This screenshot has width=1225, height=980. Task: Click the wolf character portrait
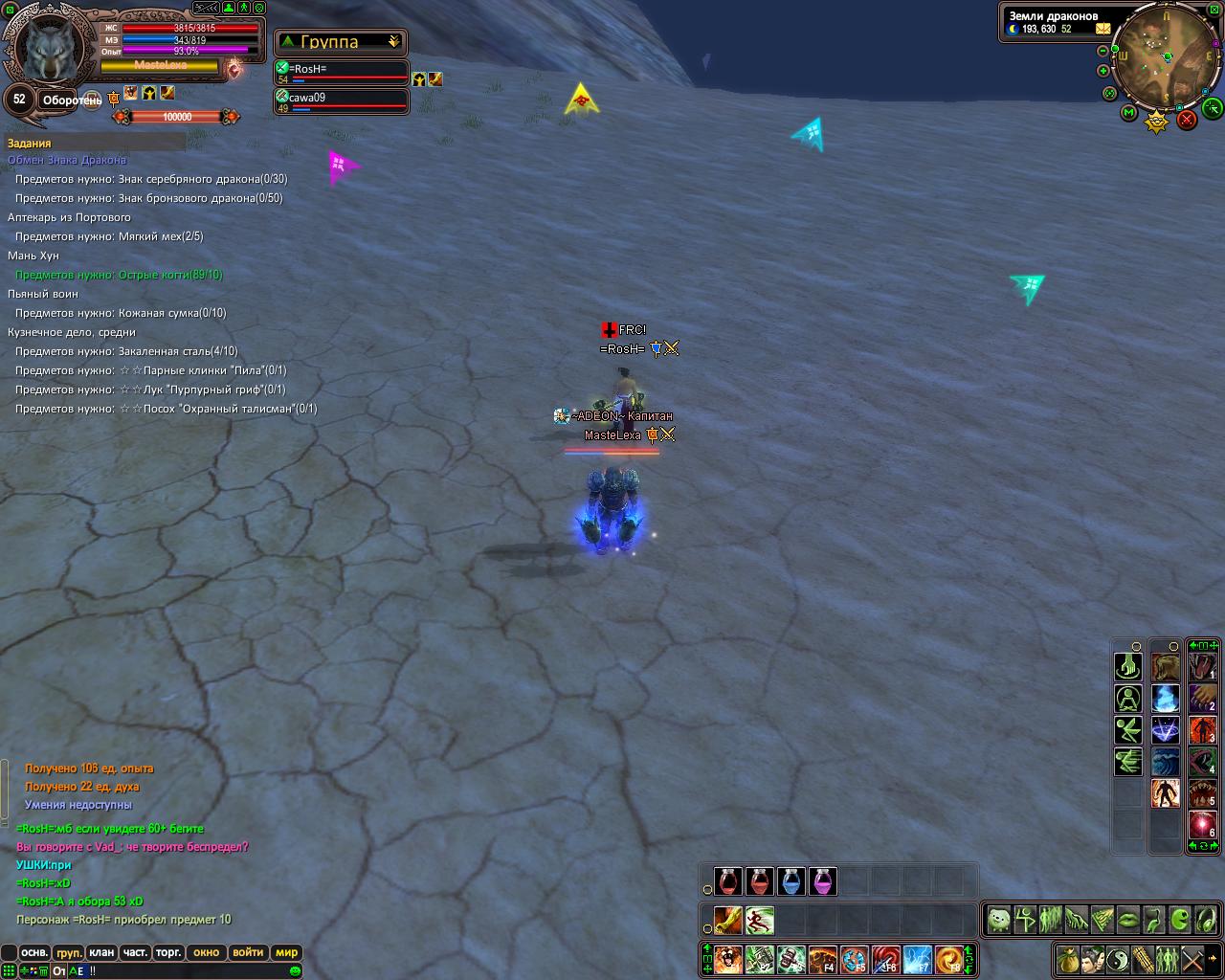pyautogui.click(x=48, y=50)
